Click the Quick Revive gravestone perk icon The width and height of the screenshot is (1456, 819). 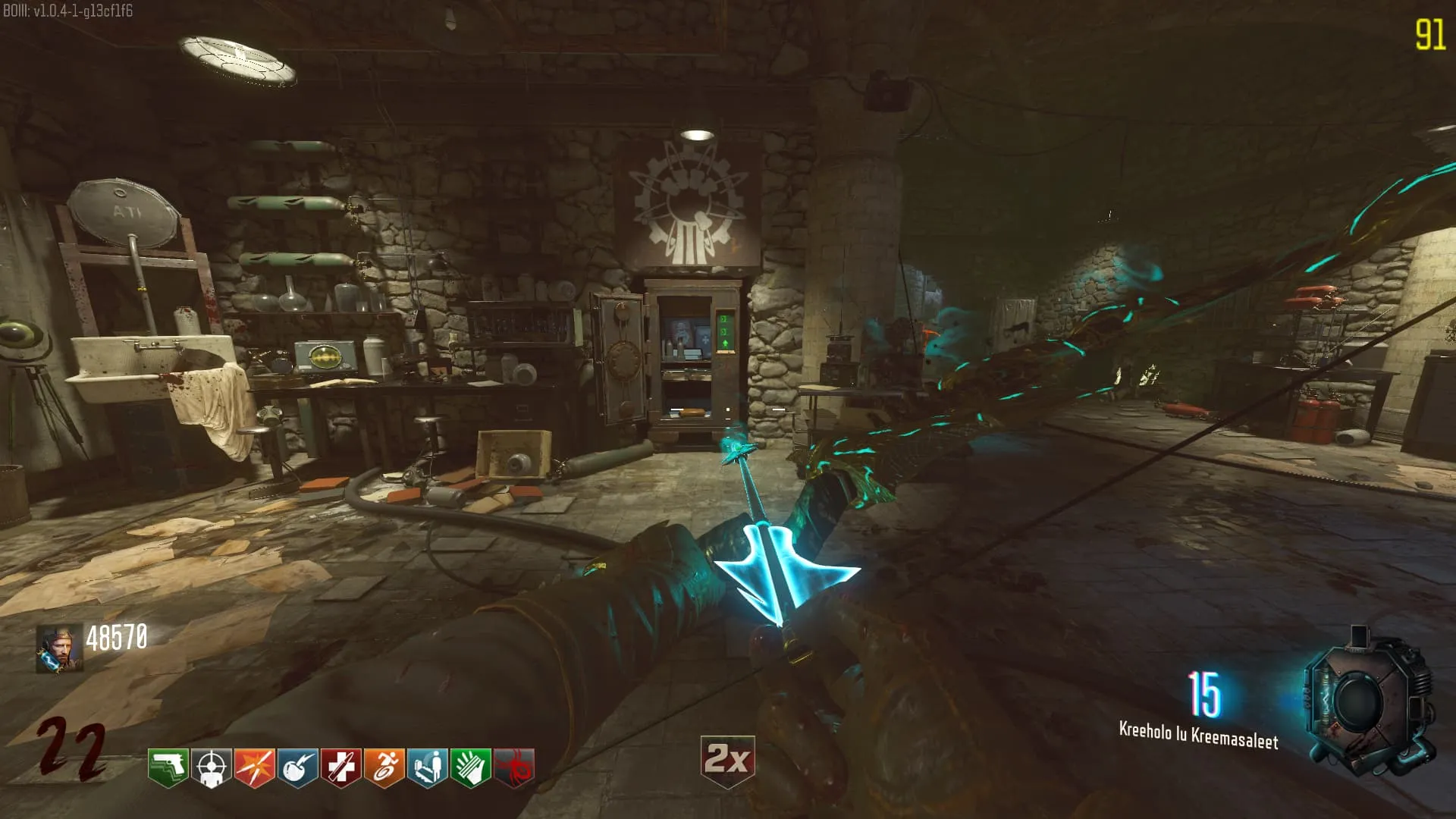(427, 767)
